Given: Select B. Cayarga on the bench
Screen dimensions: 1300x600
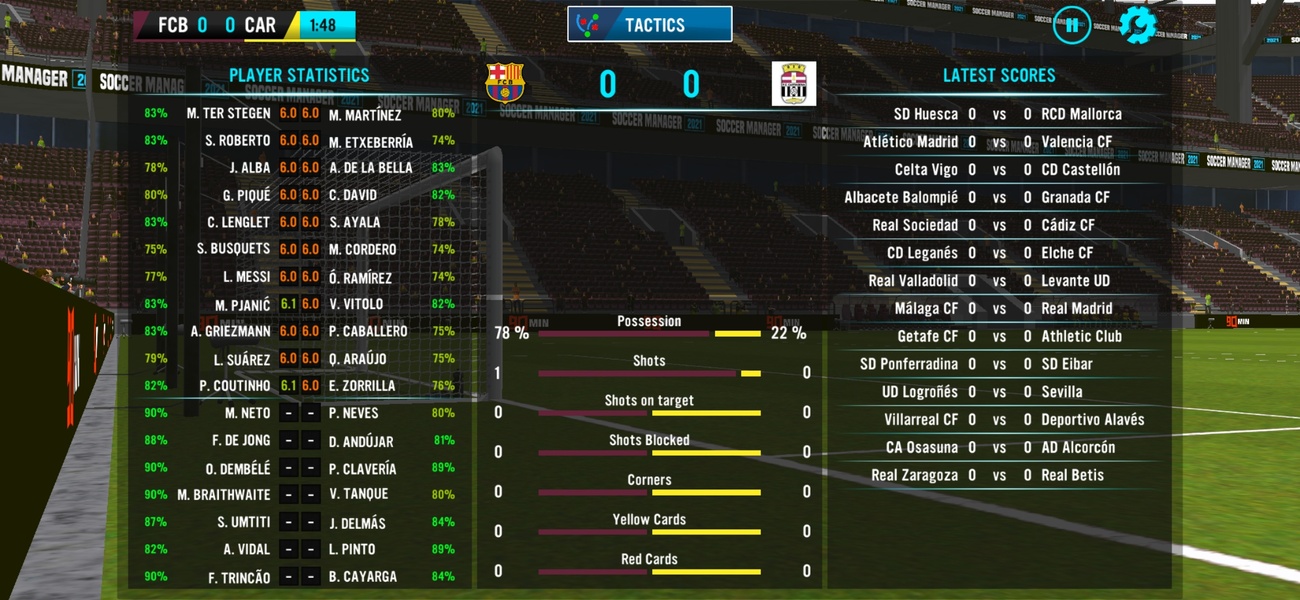Looking at the screenshot, I should click(362, 577).
